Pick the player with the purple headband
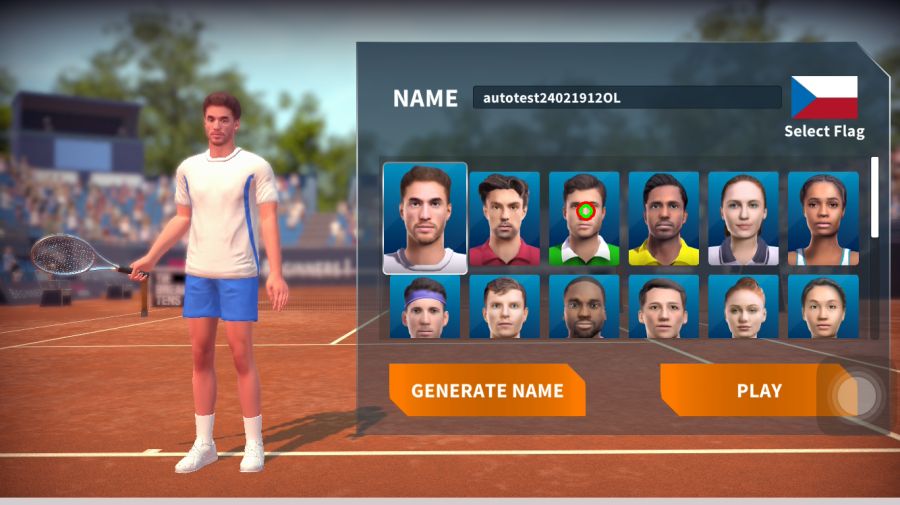This screenshot has height=505, width=900. [425, 306]
